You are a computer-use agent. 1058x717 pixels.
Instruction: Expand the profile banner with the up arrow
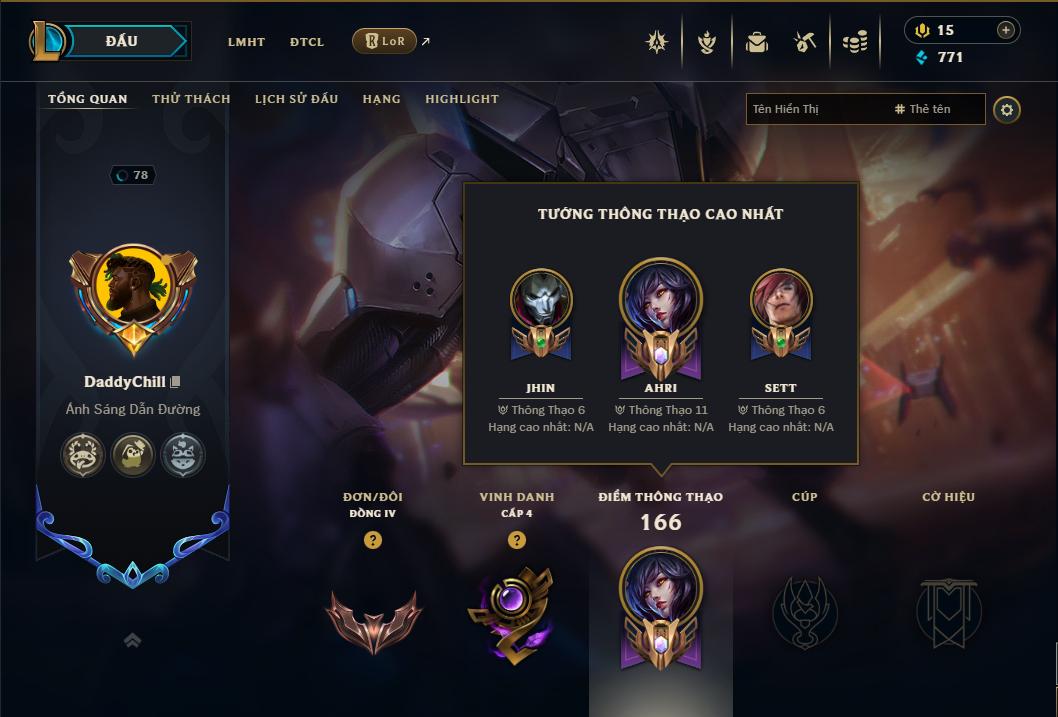[132, 640]
